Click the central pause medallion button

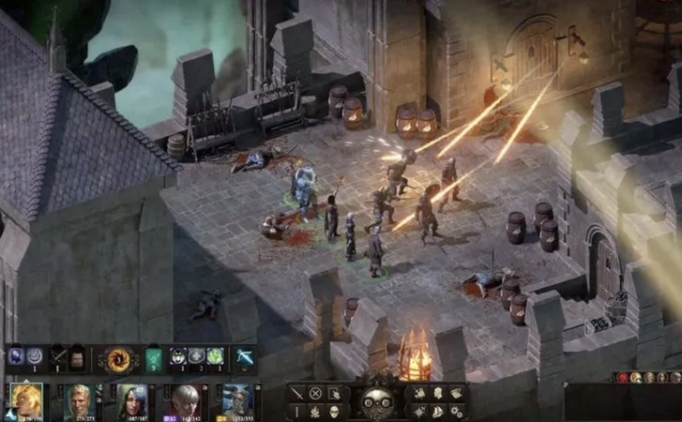click(x=378, y=401)
